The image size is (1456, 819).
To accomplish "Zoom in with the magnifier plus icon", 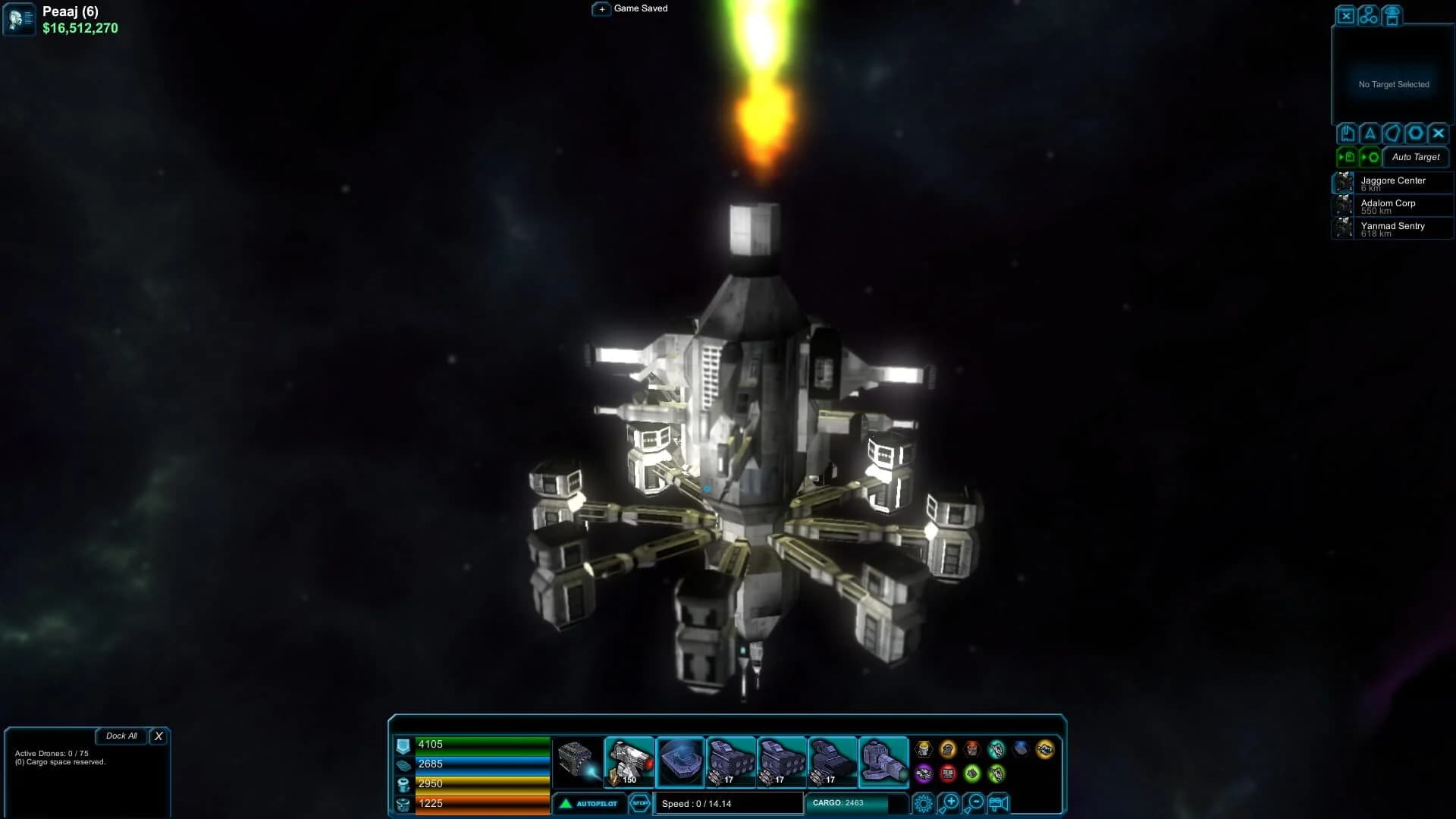I will tap(950, 802).
